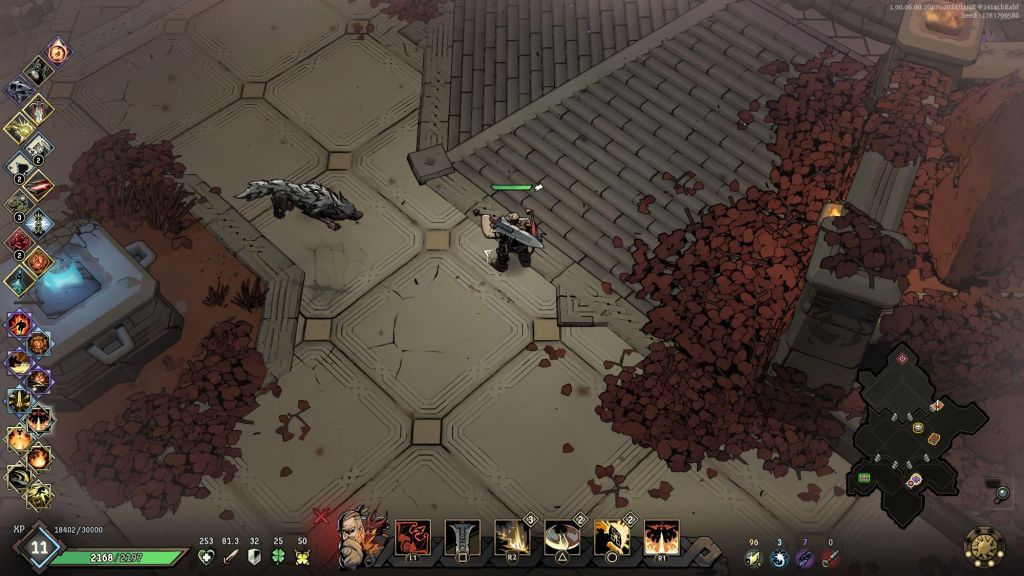Inspect the yellow feather currency icon
Viewport: 1024px width, 576px height.
point(751,558)
